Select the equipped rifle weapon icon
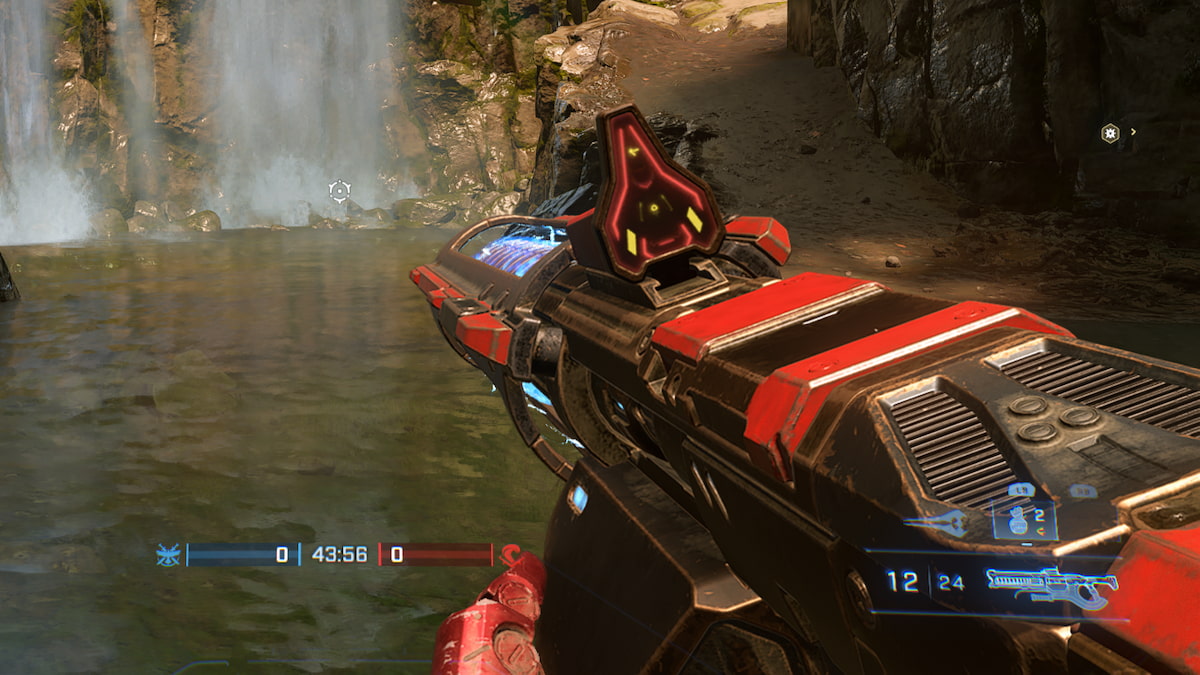Screen dimensions: 1200x675 click(1049, 586)
